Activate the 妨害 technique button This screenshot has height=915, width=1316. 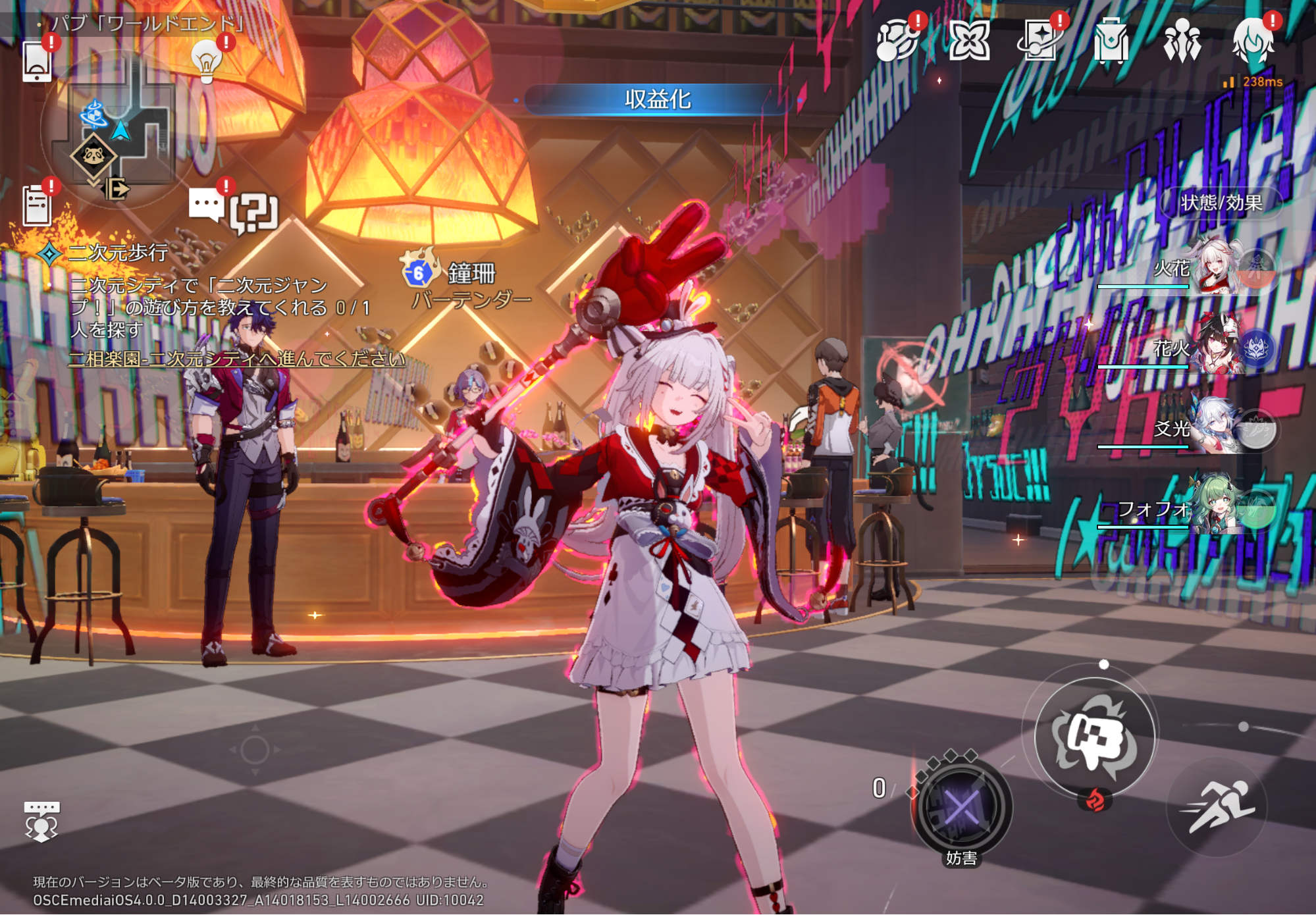pyautogui.click(x=961, y=808)
